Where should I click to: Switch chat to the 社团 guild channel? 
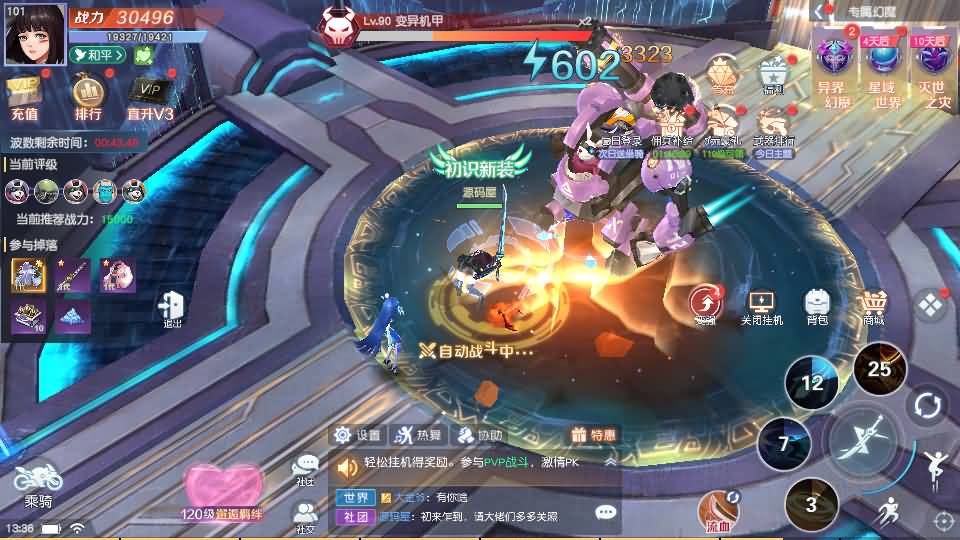tap(354, 516)
